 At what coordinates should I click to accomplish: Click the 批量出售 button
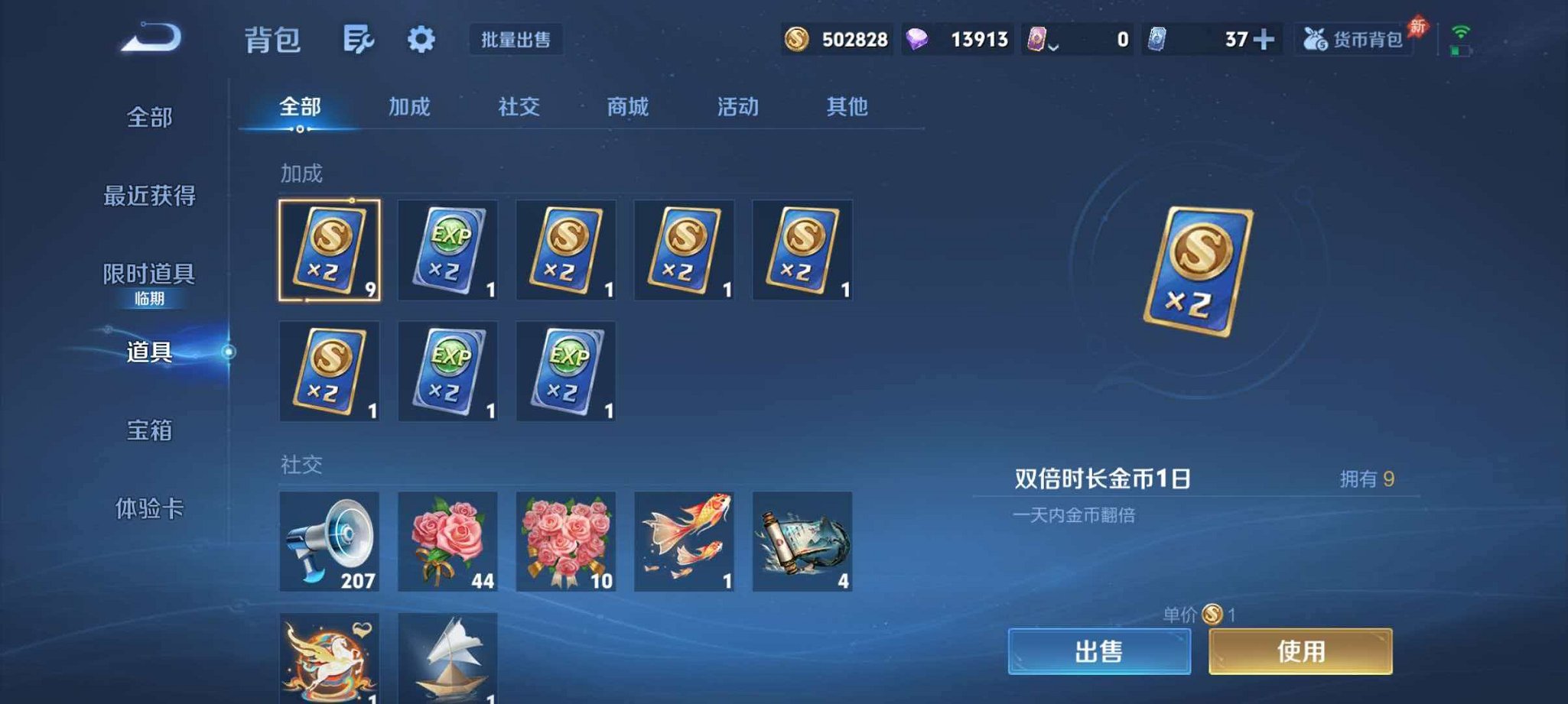(x=517, y=40)
